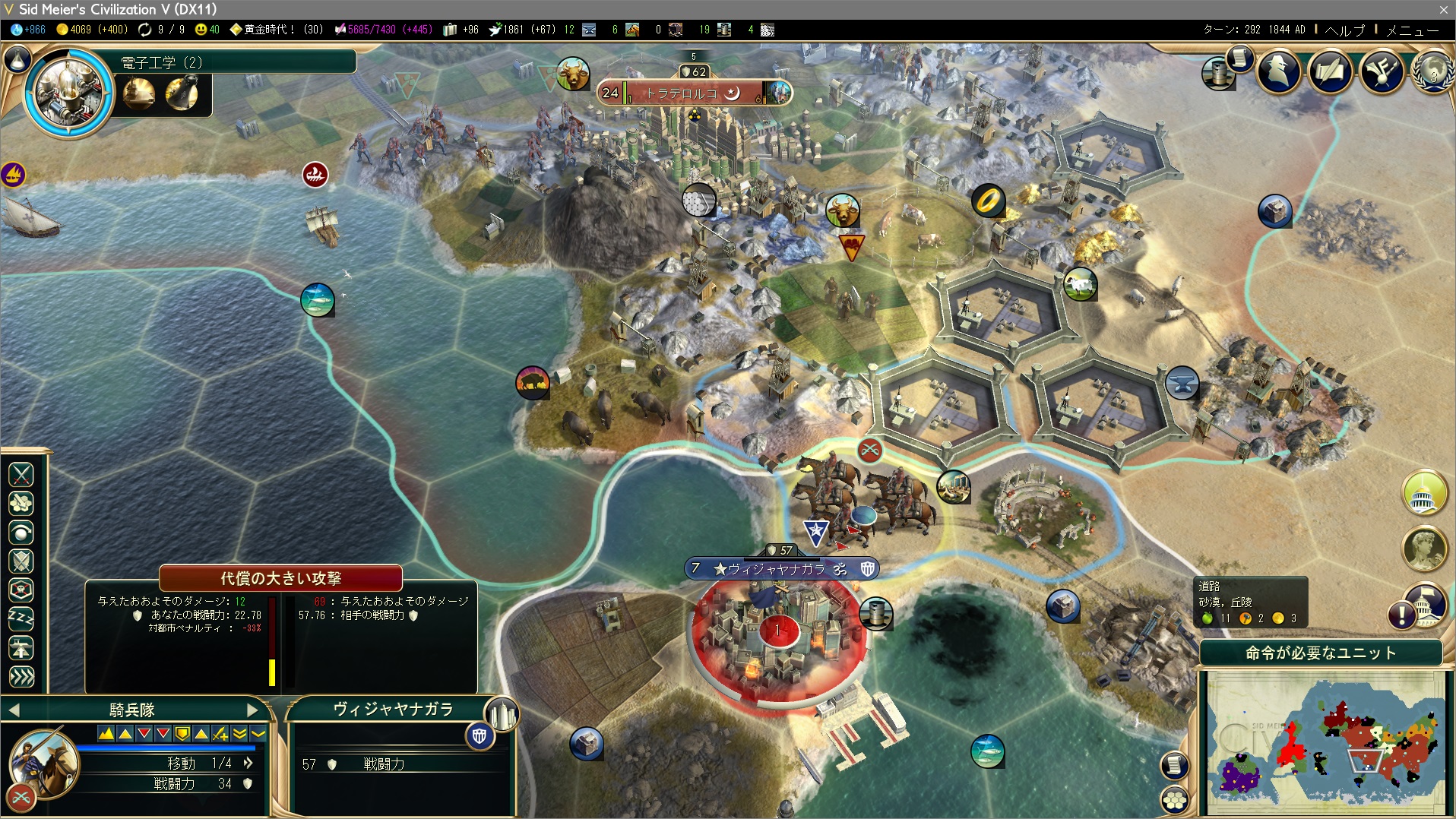This screenshot has width=1456, height=819.
Task: Put the unit to sleep with ZZZ
Action: point(21,619)
